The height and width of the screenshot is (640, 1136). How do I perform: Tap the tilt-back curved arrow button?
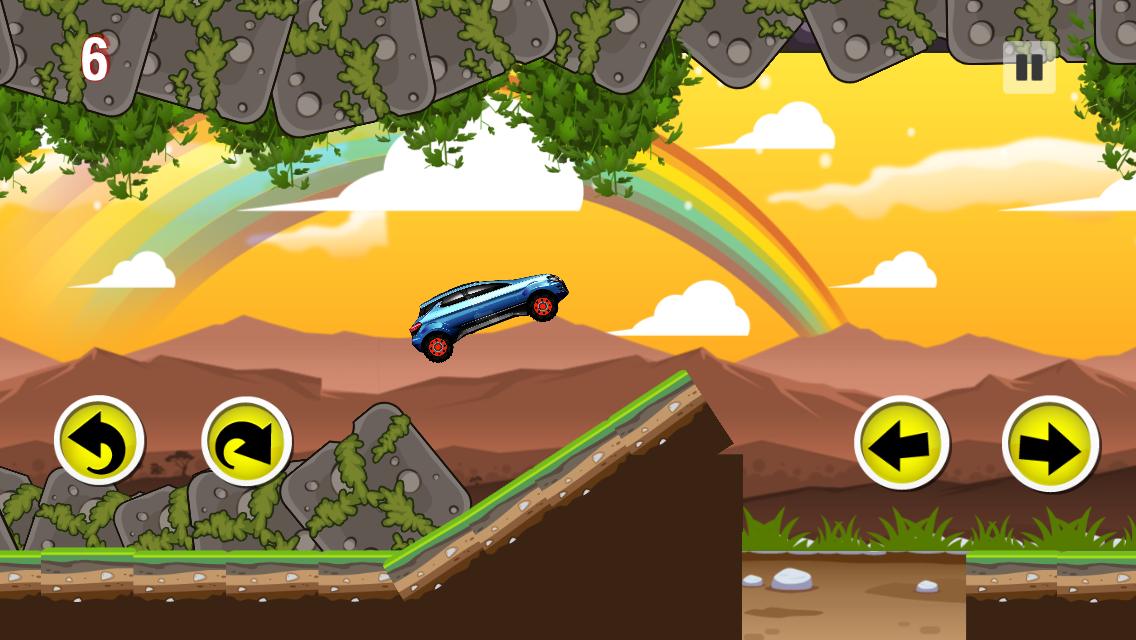click(99, 441)
